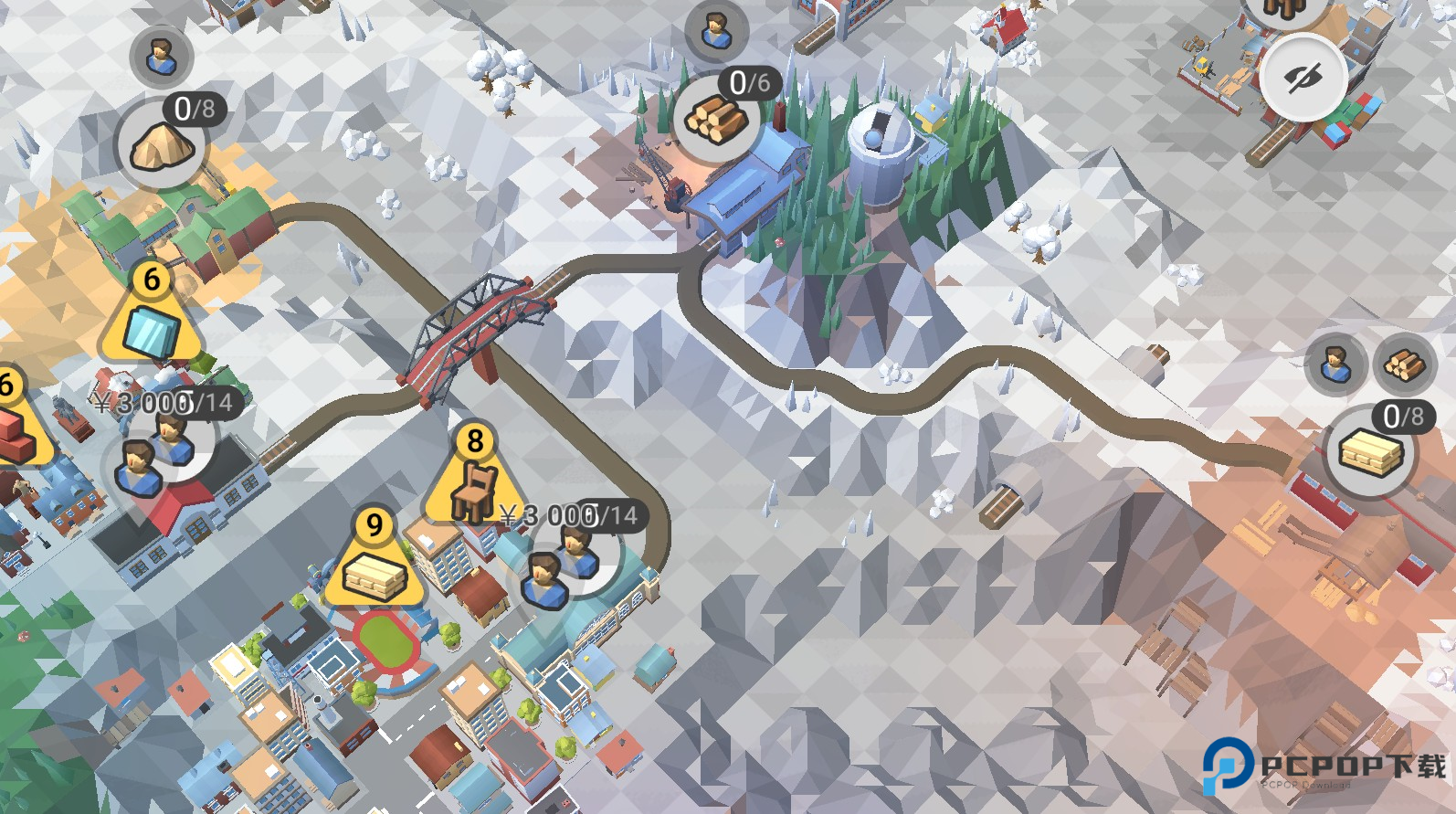Click the worker icon above the sand pile bubble
Screen dimensions: 1456x814
click(x=161, y=56)
